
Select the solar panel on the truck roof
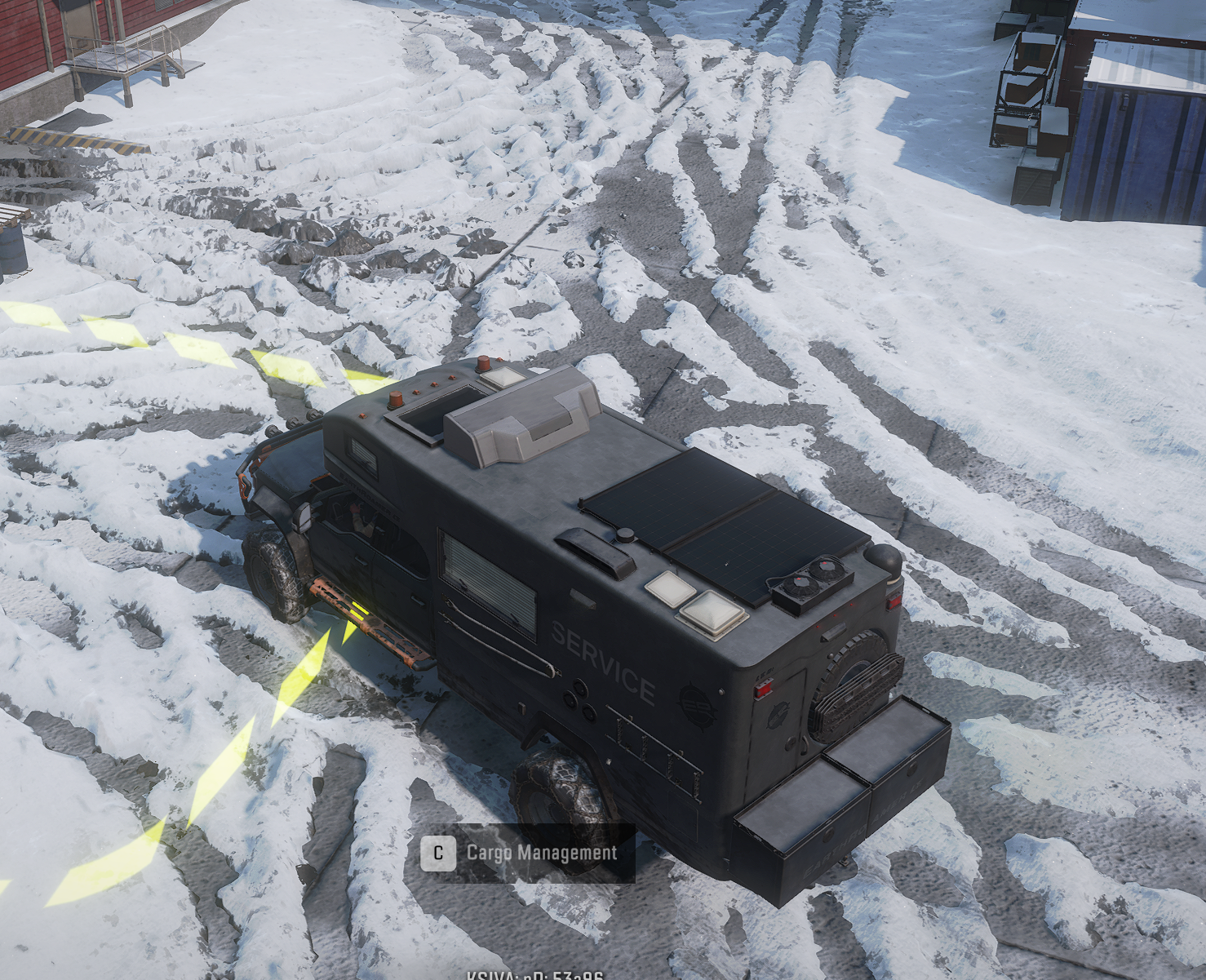pos(718,522)
